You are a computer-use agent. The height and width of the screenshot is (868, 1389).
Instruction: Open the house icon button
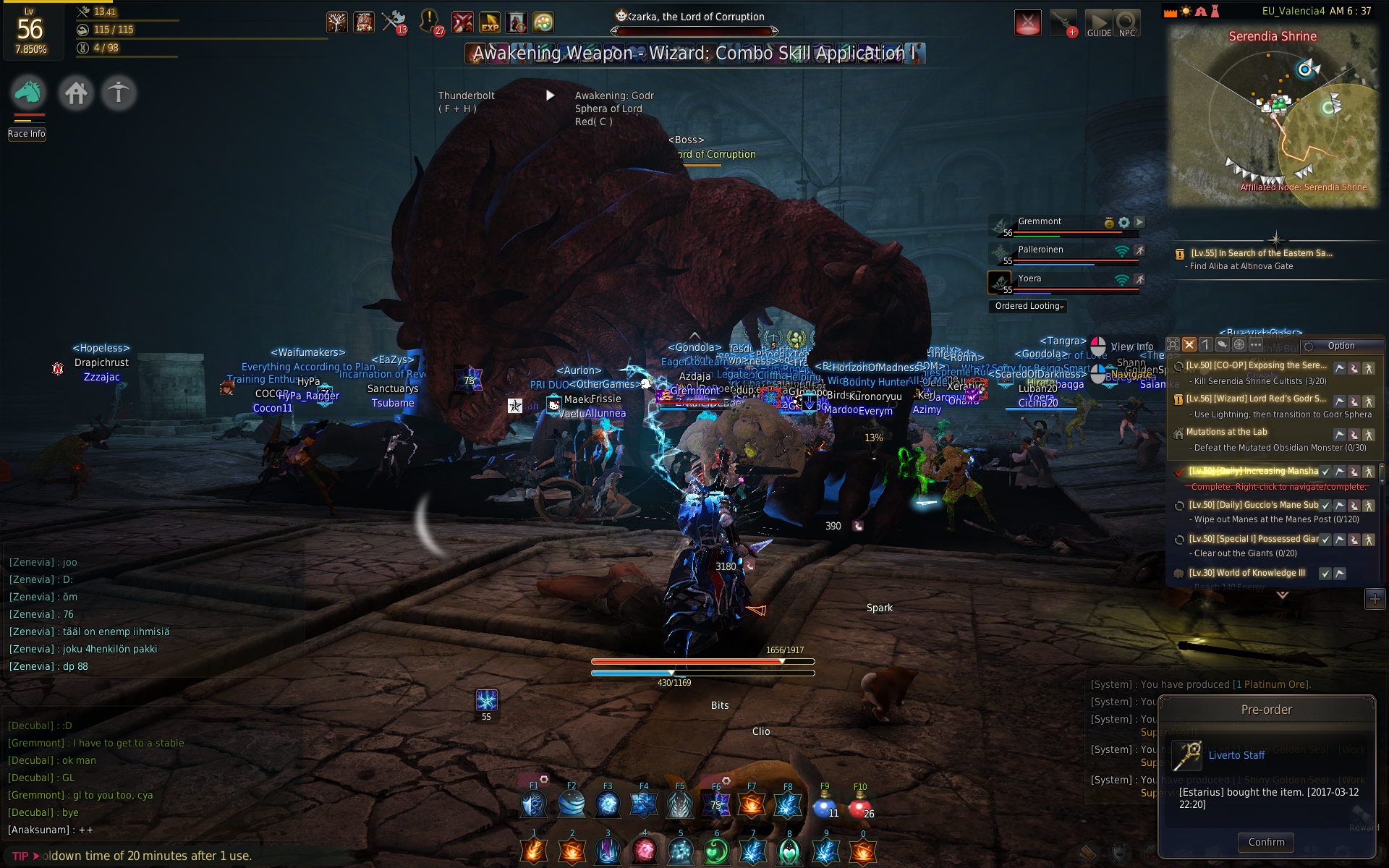pyautogui.click(x=76, y=93)
